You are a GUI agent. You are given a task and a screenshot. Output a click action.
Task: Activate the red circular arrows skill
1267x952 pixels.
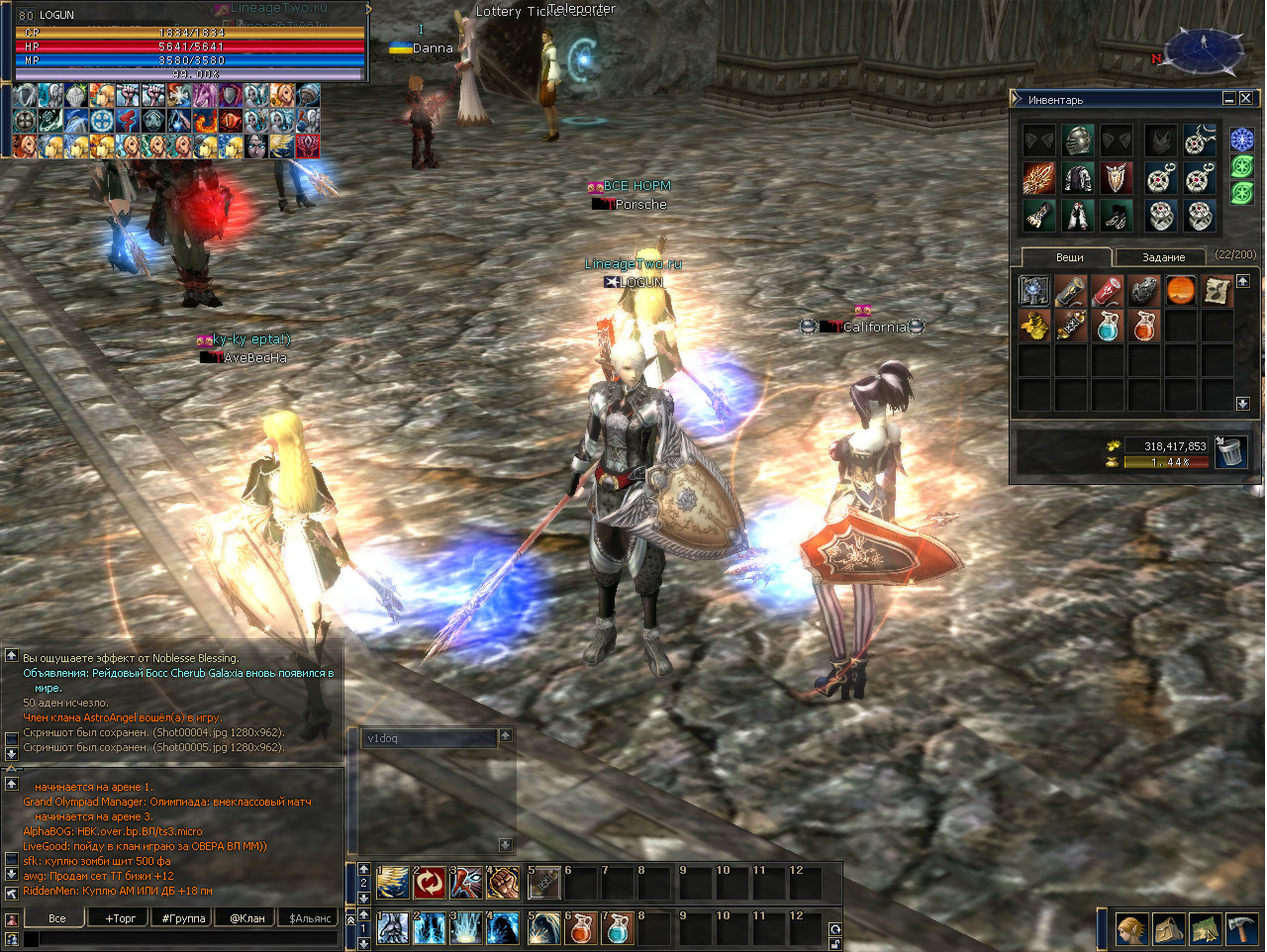430,883
